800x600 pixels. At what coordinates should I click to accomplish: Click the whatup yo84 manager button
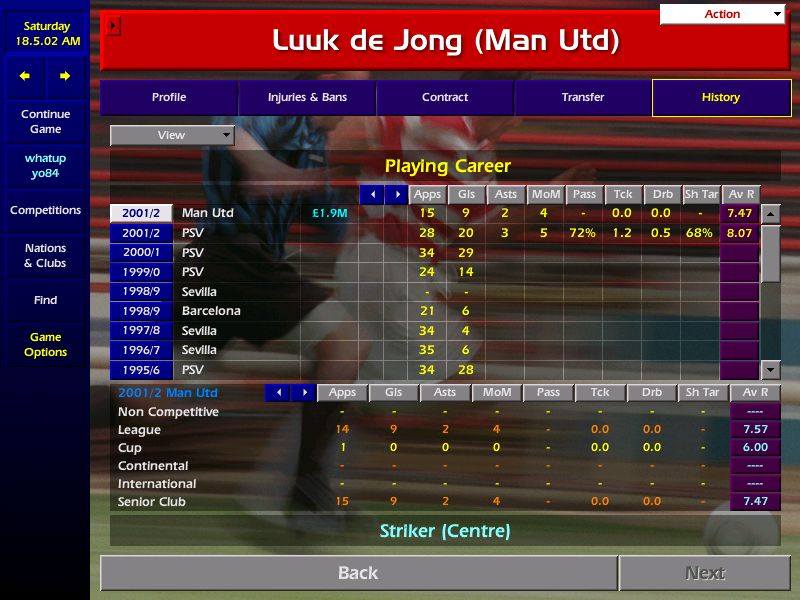tap(45, 166)
